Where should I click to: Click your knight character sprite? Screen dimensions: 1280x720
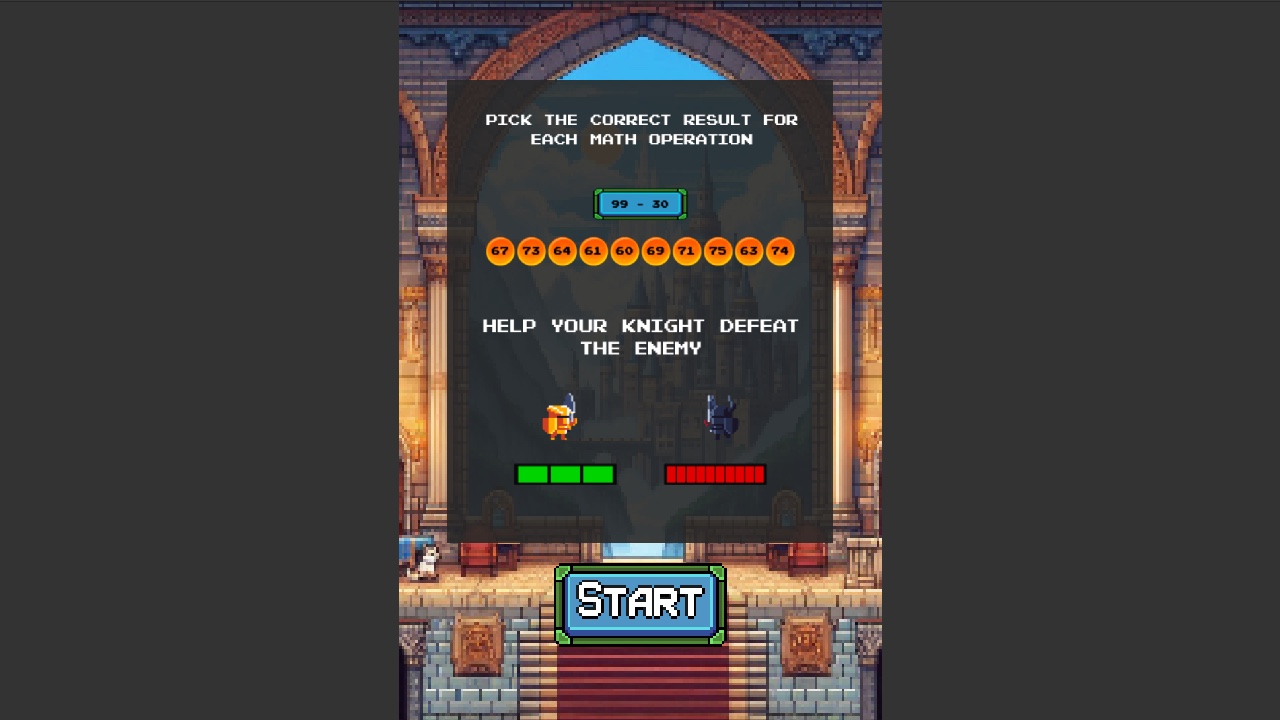[x=560, y=420]
